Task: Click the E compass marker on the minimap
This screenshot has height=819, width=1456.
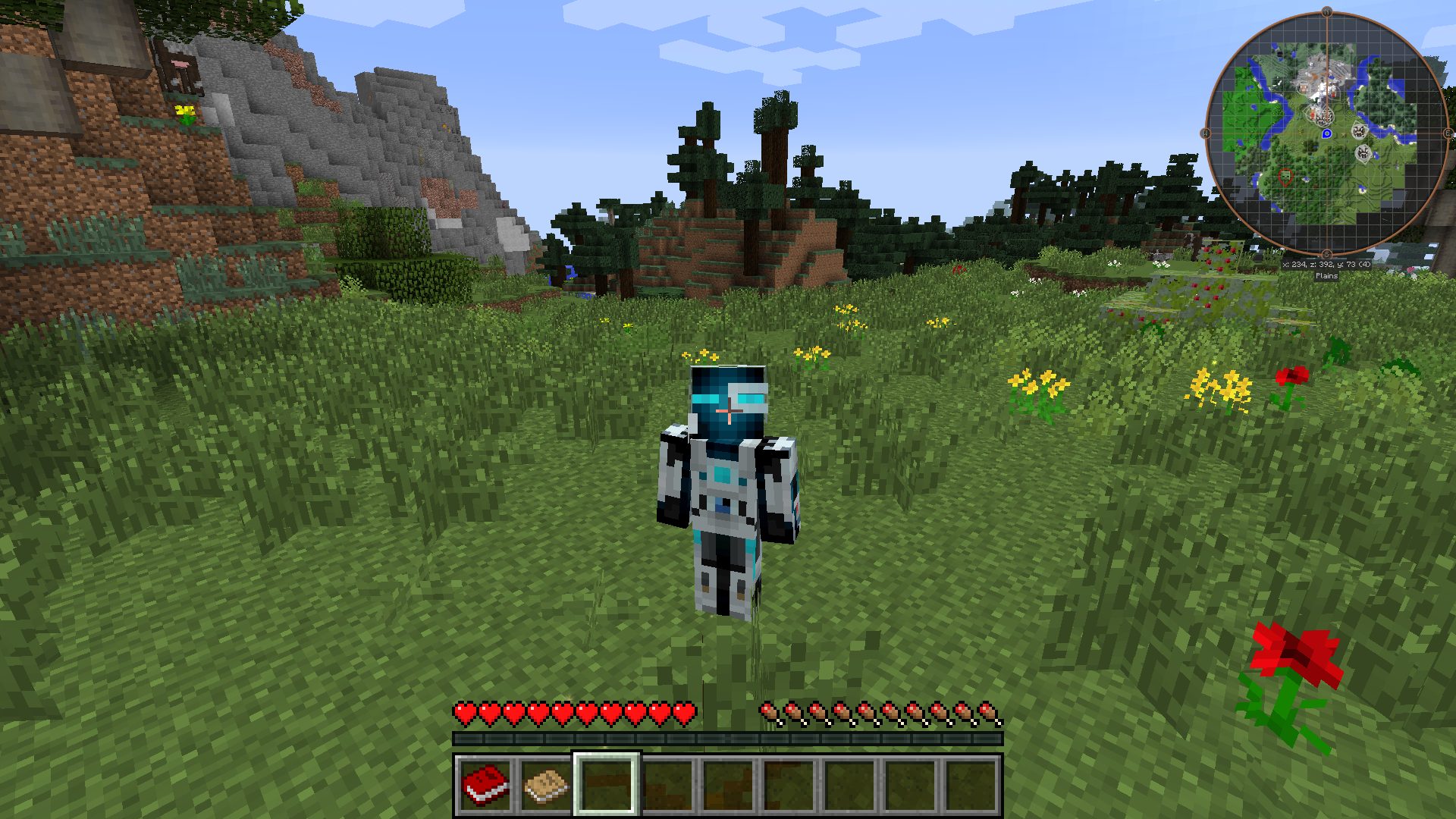Action: (x=1448, y=133)
